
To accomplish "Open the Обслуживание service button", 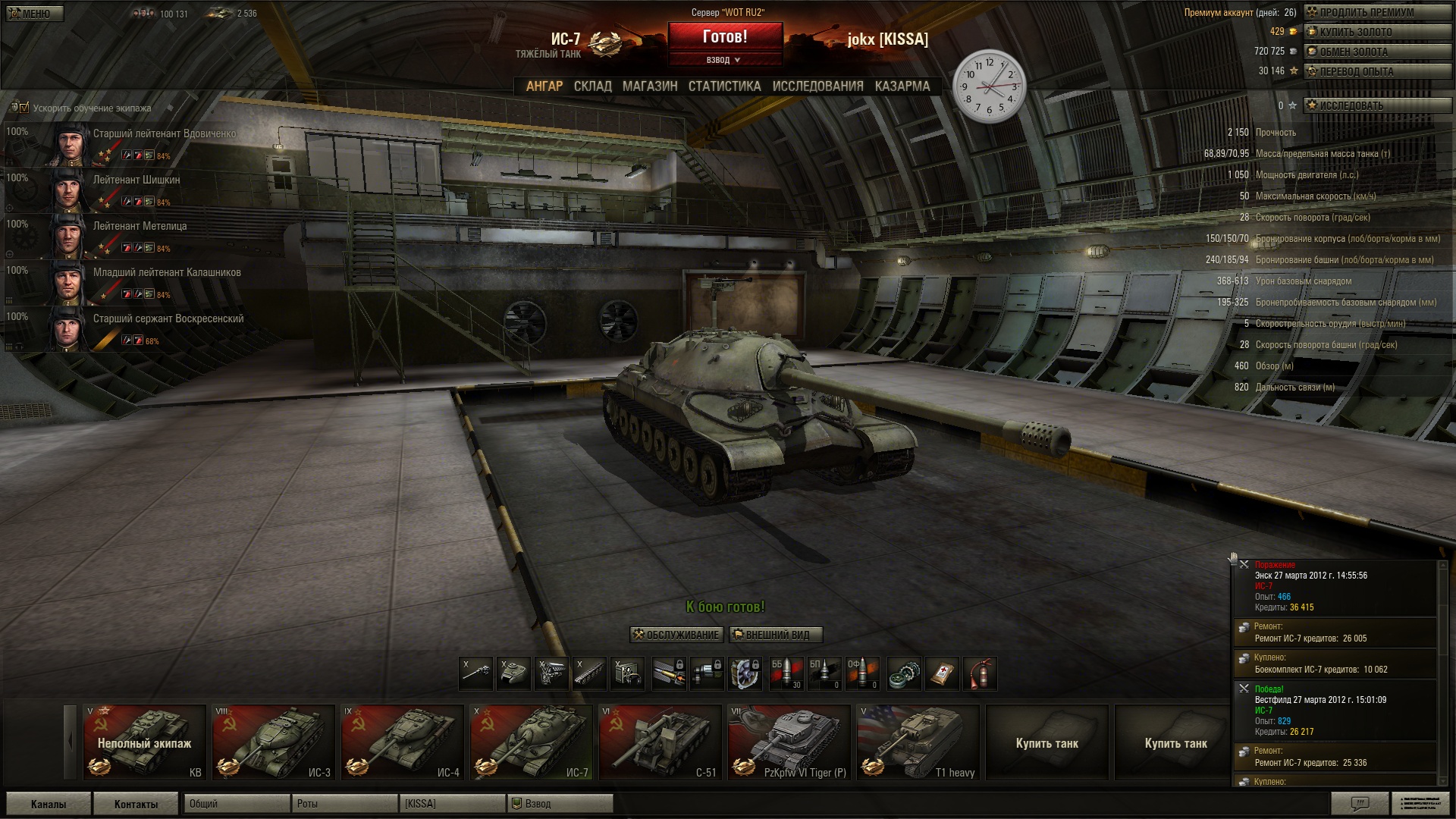I will (676, 635).
